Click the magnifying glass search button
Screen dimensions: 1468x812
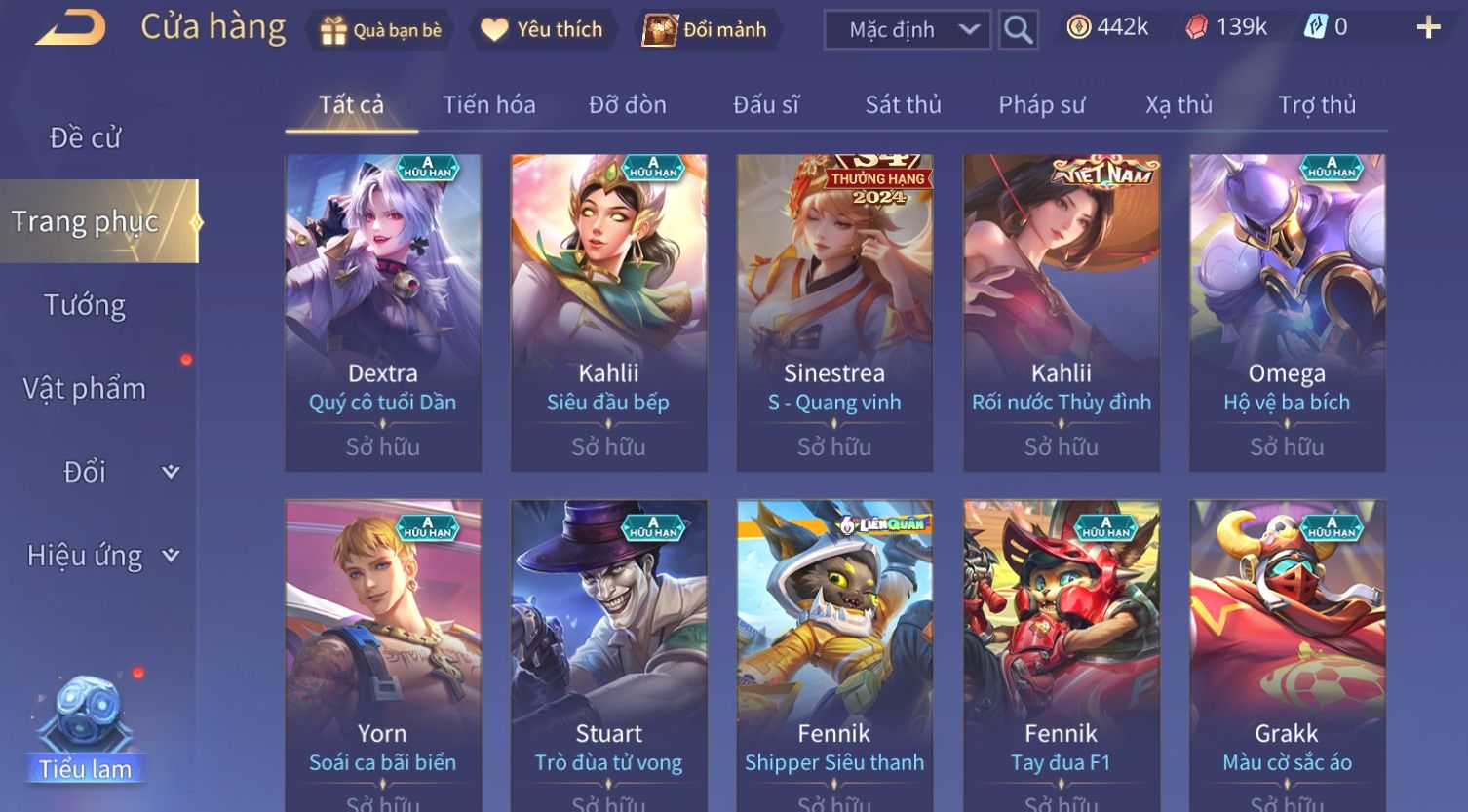coord(1018,30)
